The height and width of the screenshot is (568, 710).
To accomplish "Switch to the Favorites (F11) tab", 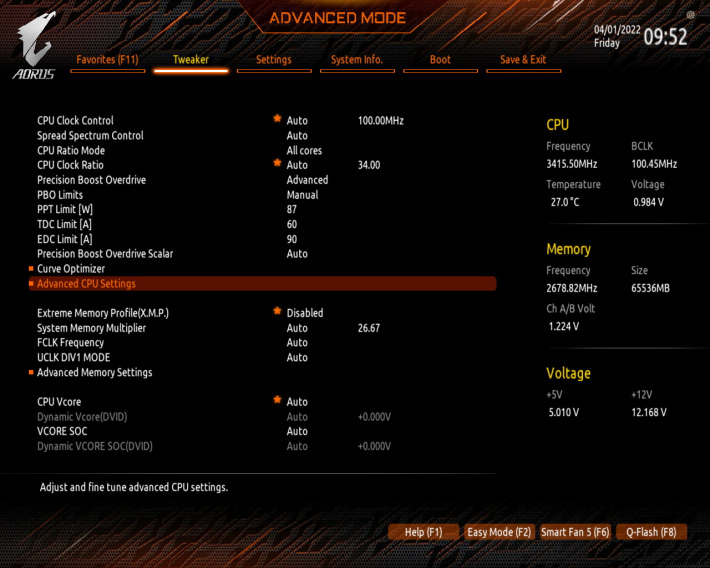I will (107, 60).
